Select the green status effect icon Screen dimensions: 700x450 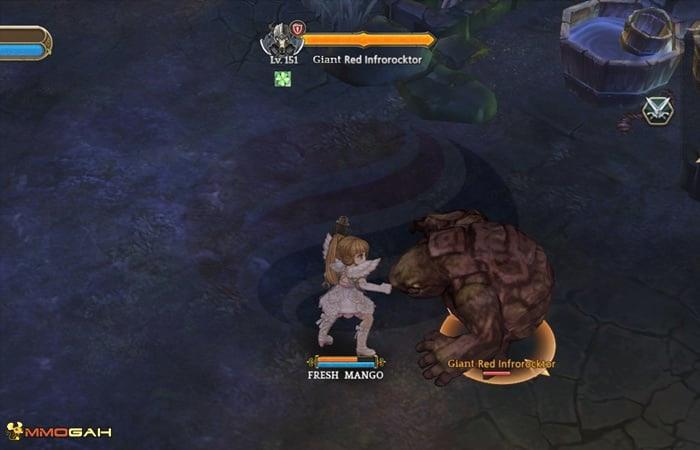[x=283, y=79]
